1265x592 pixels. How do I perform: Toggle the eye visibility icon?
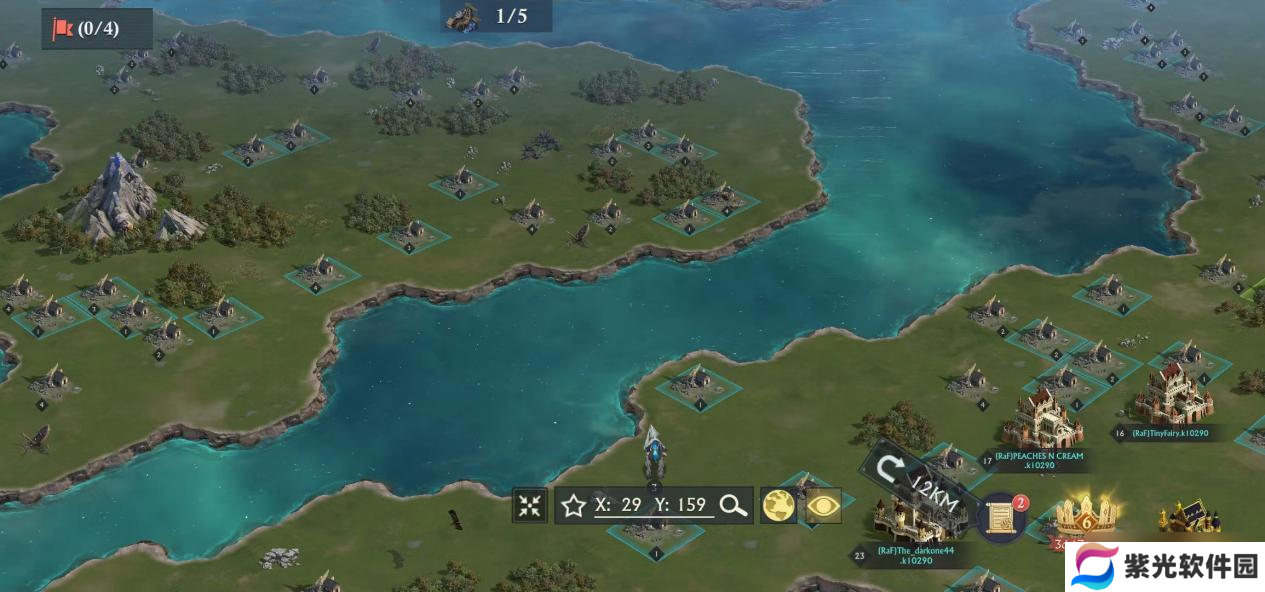coord(823,505)
